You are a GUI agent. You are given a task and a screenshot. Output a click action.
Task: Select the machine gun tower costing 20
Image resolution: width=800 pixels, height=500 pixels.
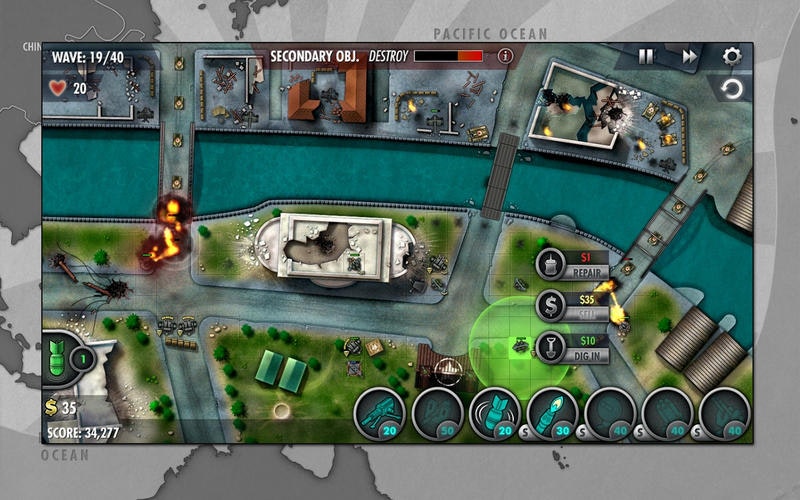point(381,413)
